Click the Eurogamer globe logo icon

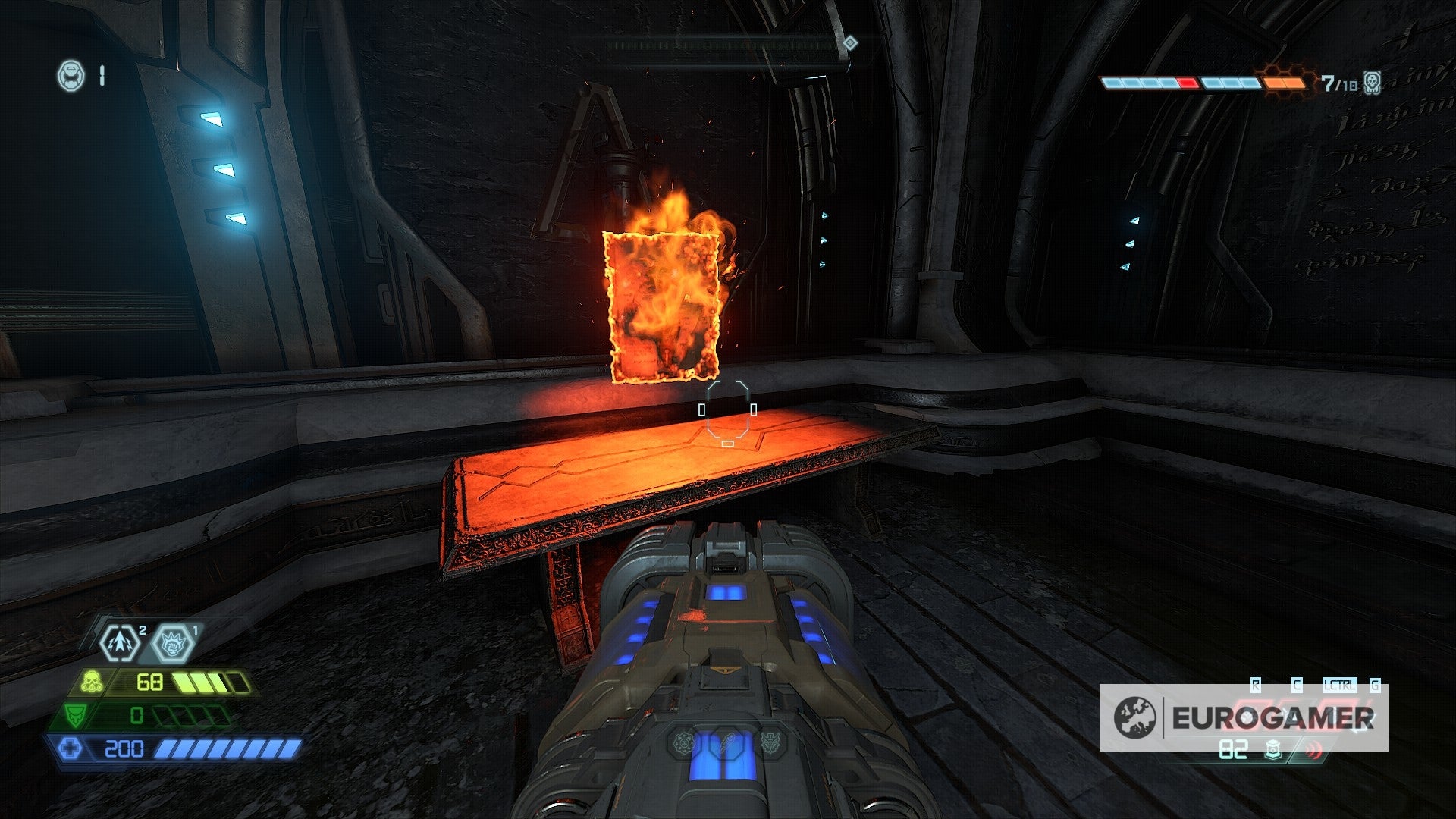pos(1135,716)
